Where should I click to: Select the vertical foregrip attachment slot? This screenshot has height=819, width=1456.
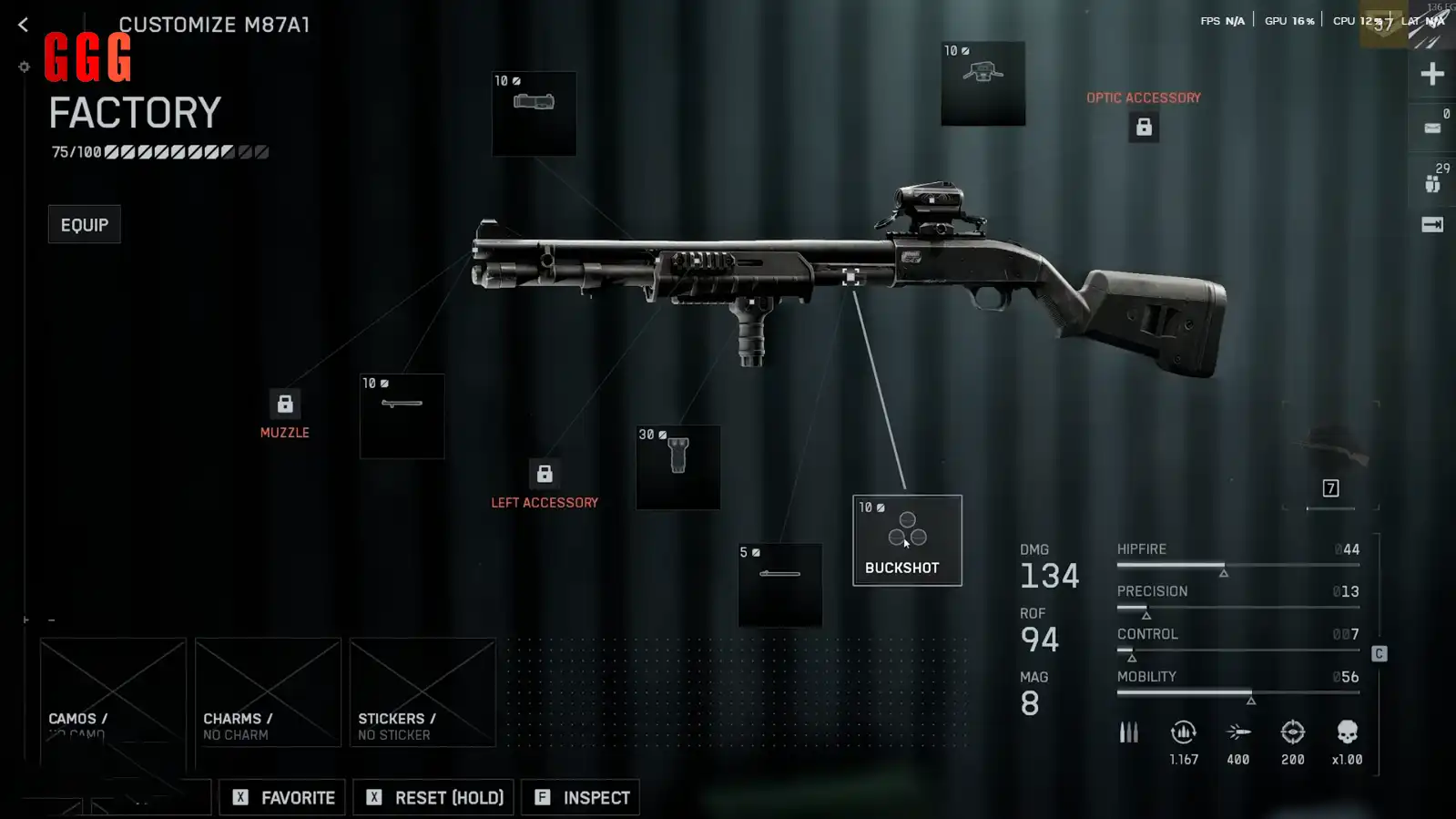click(x=677, y=467)
